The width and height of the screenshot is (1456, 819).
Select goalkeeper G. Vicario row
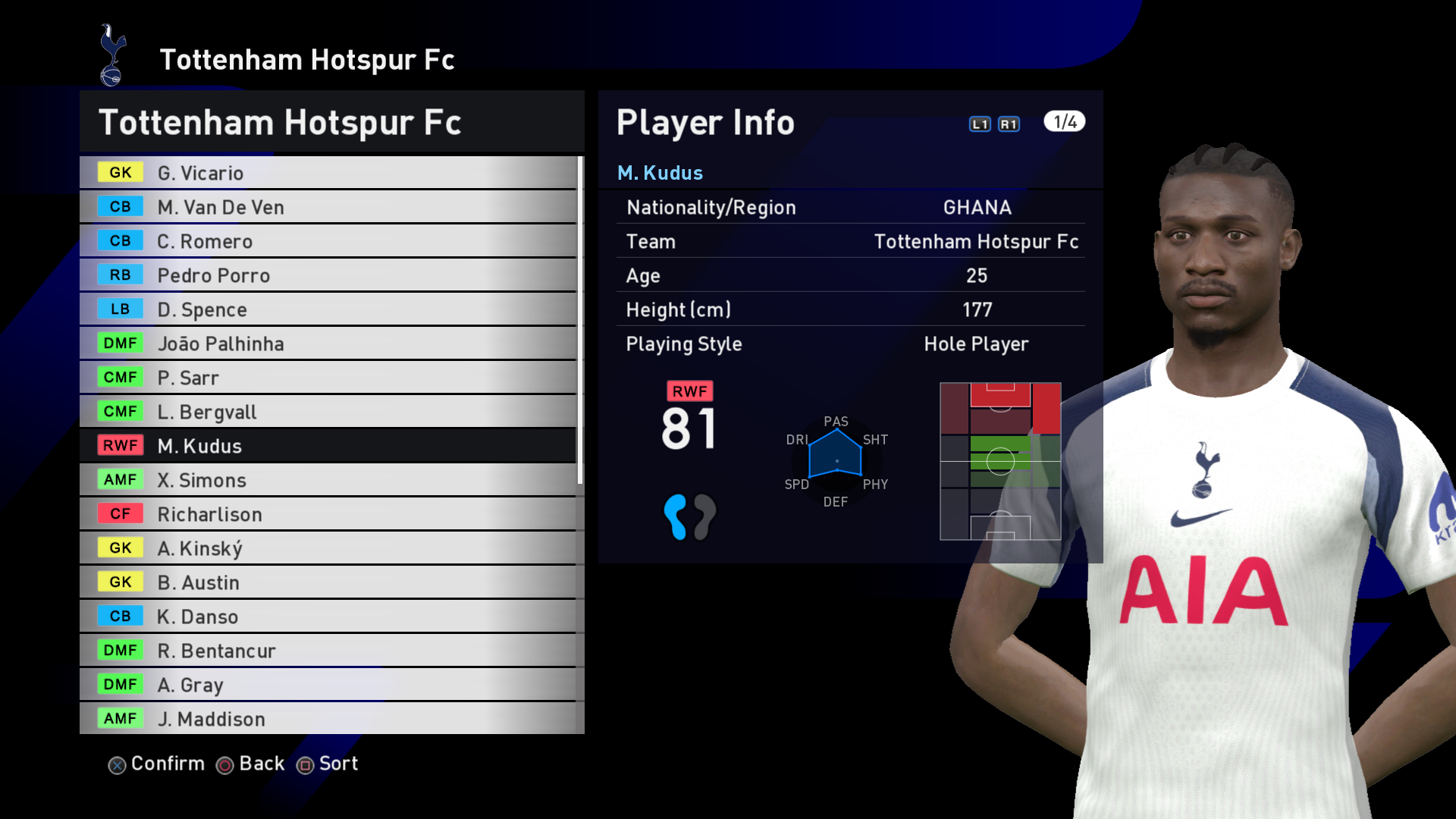tap(328, 173)
